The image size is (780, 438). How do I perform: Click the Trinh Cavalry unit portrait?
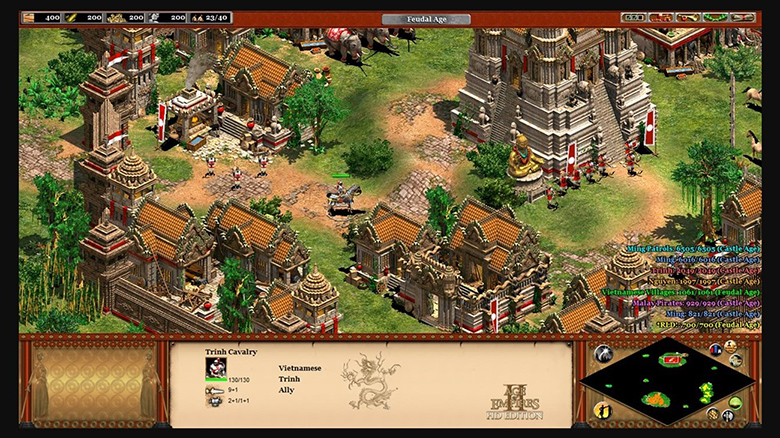click(x=216, y=367)
